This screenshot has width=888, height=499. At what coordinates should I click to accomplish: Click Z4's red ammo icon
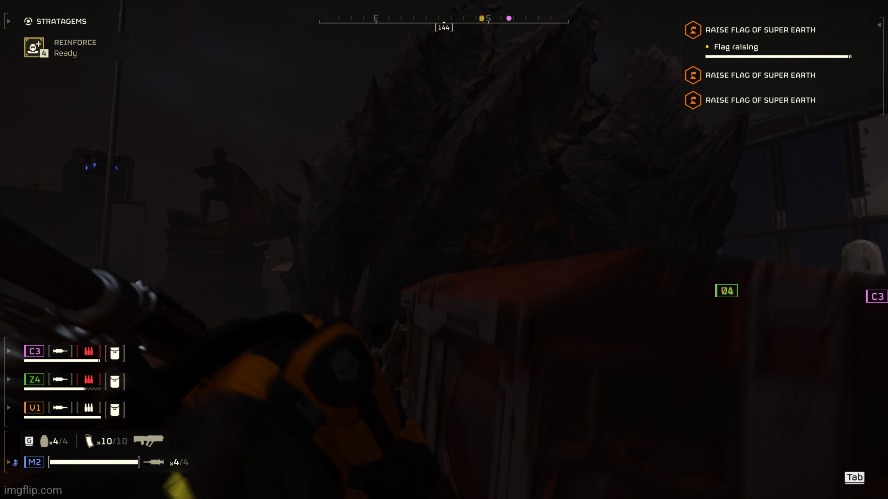click(88, 380)
